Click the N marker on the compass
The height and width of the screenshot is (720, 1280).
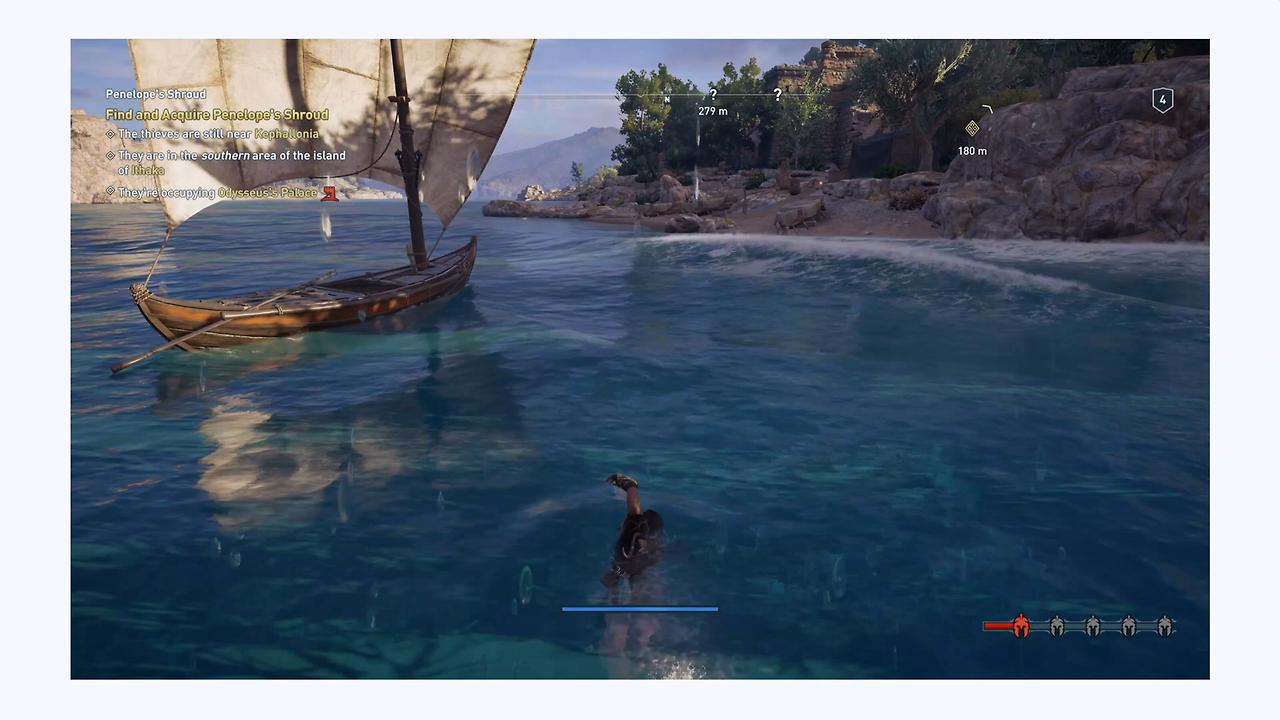[x=666, y=100]
